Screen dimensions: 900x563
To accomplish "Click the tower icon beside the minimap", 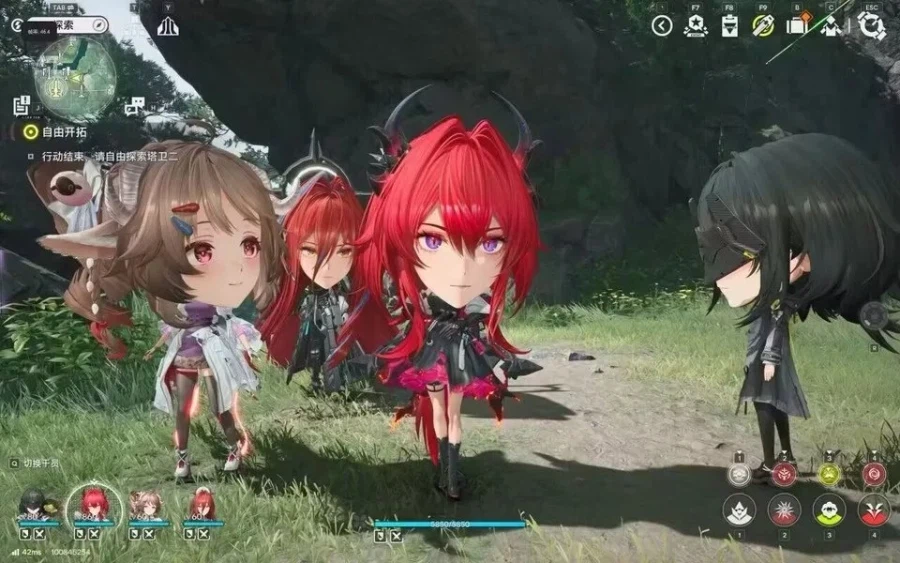I will 168,26.
